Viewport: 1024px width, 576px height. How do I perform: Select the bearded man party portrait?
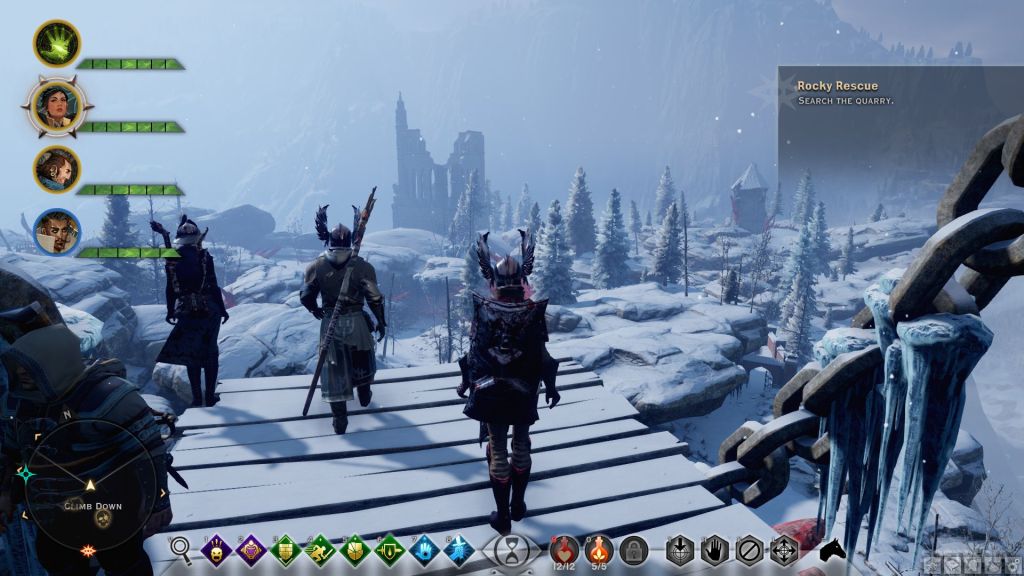click(56, 168)
